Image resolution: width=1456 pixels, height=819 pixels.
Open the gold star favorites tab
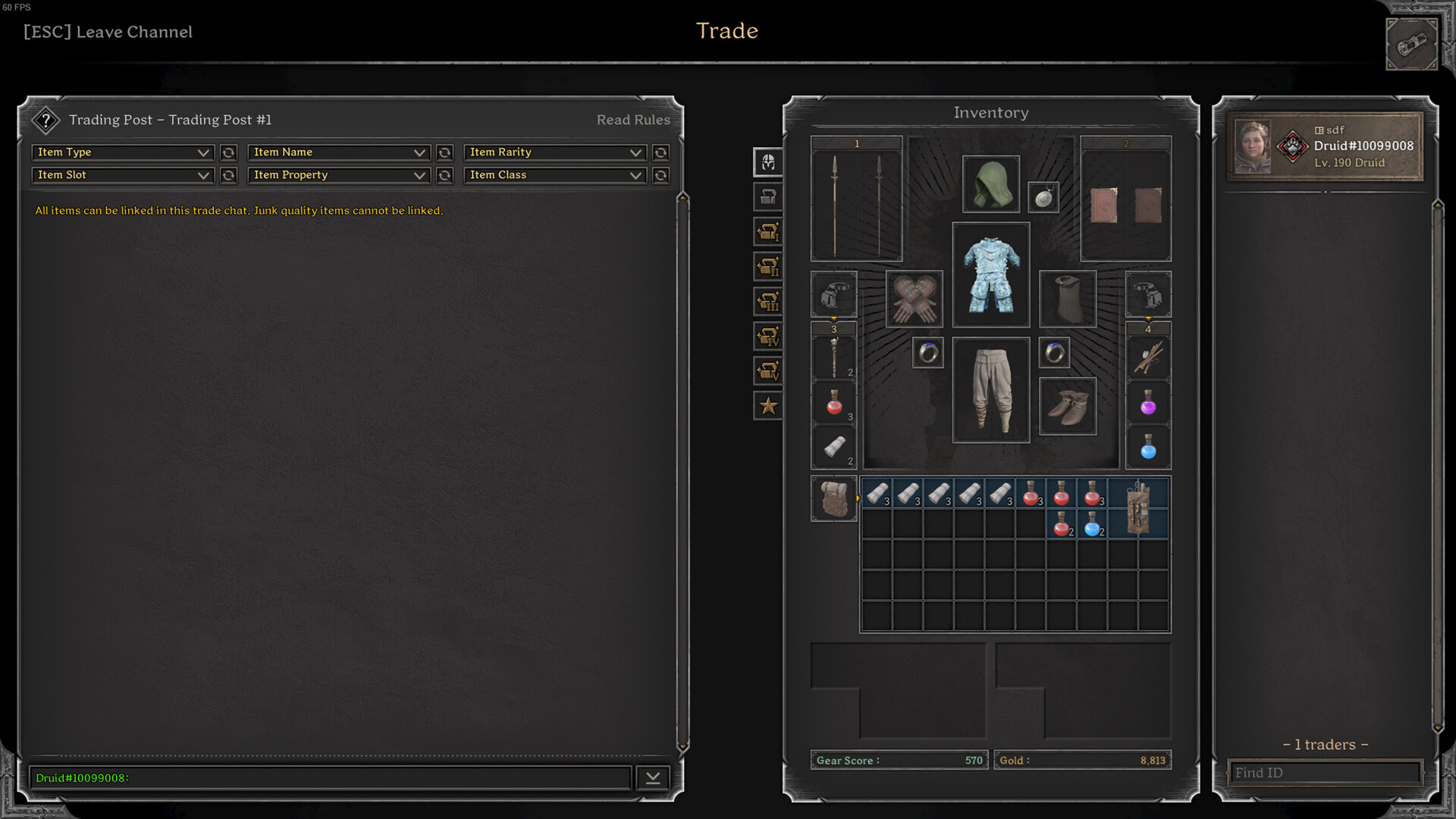768,406
